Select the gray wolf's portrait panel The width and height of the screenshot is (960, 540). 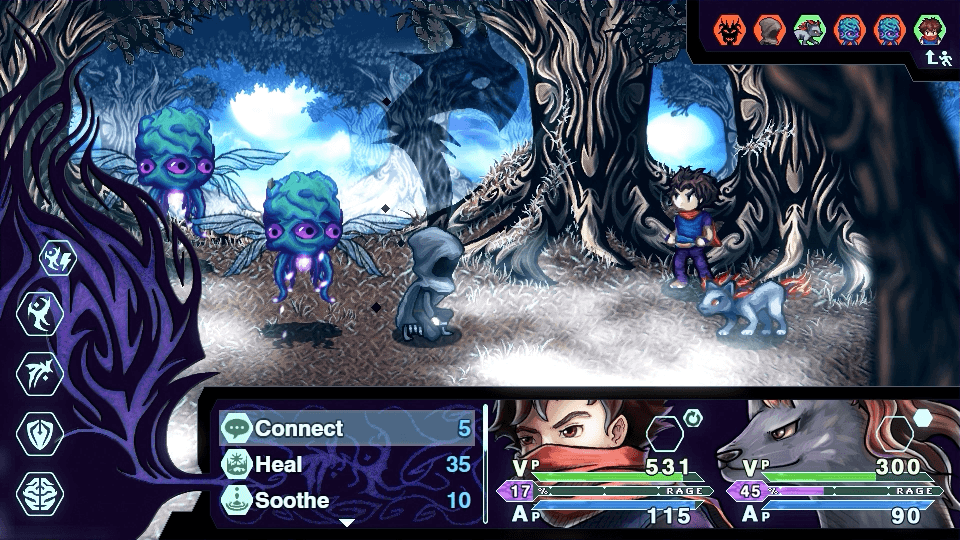(830, 462)
